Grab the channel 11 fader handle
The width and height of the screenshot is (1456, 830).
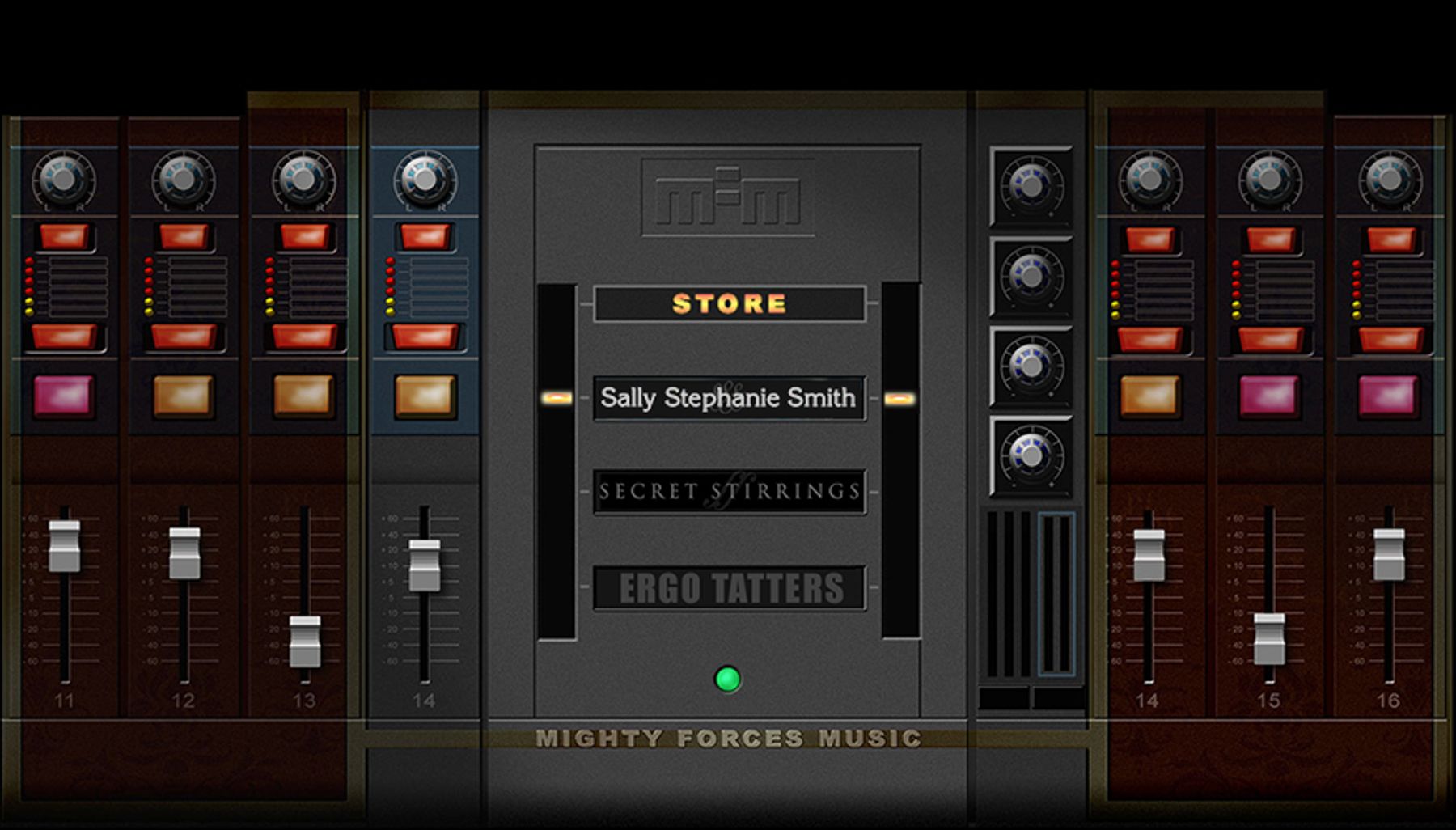(65, 546)
